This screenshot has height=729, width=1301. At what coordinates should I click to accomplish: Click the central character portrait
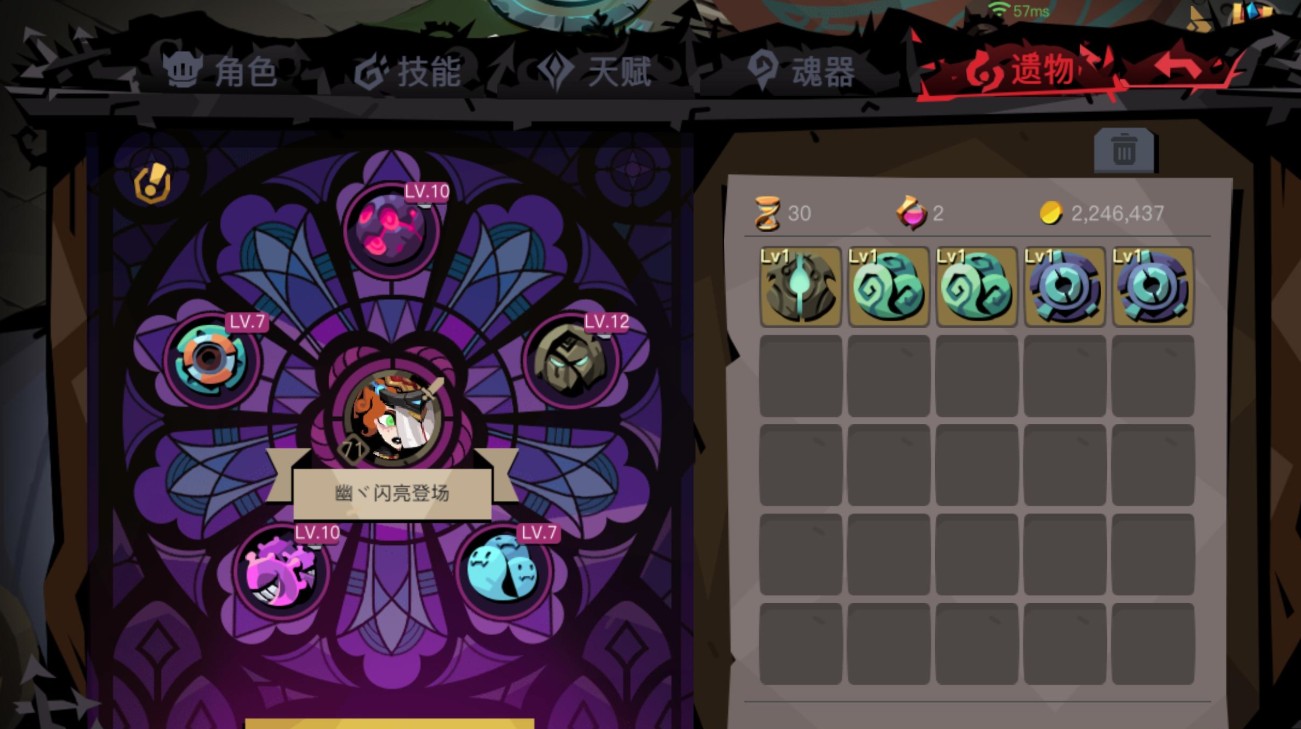coord(391,418)
